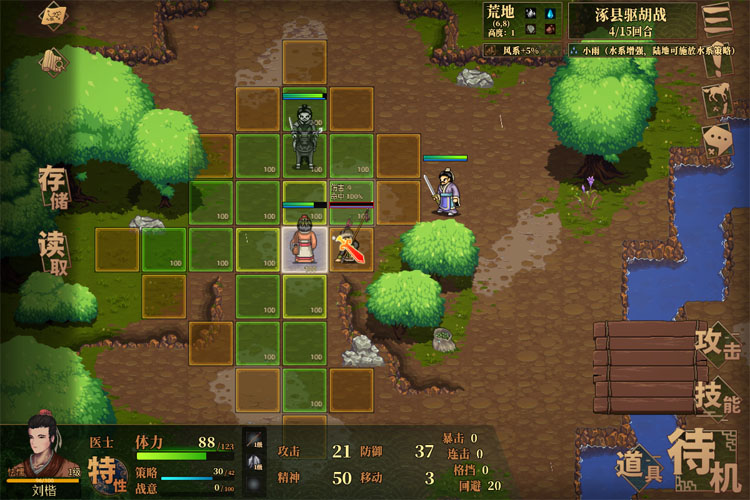Open the 技能 (Skills) command
This screenshot has height=500, width=750.
tap(719, 398)
